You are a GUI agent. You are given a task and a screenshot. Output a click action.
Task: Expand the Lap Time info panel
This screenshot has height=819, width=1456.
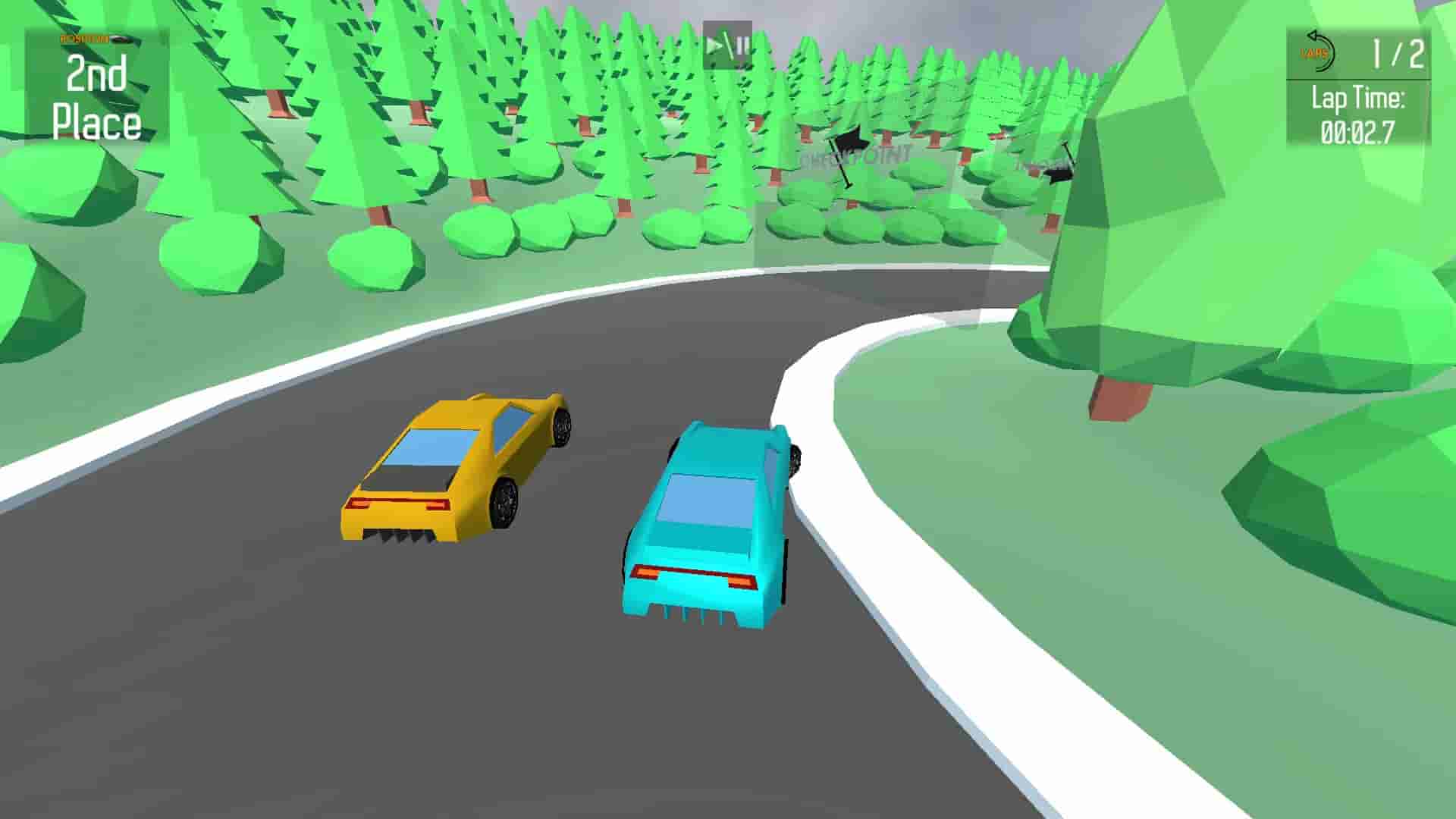click(1357, 114)
